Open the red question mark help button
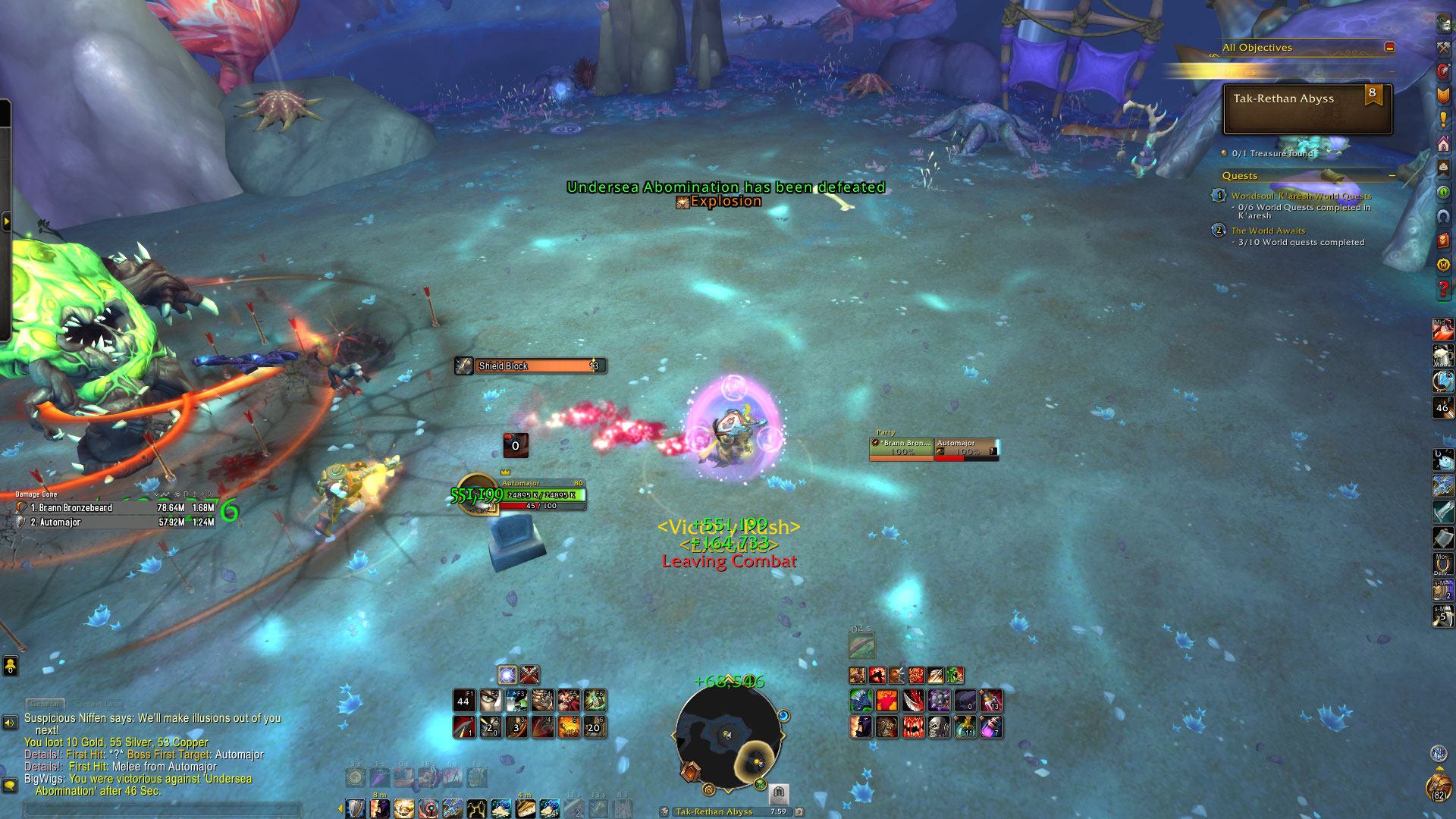The image size is (1456, 819). coord(1443,289)
